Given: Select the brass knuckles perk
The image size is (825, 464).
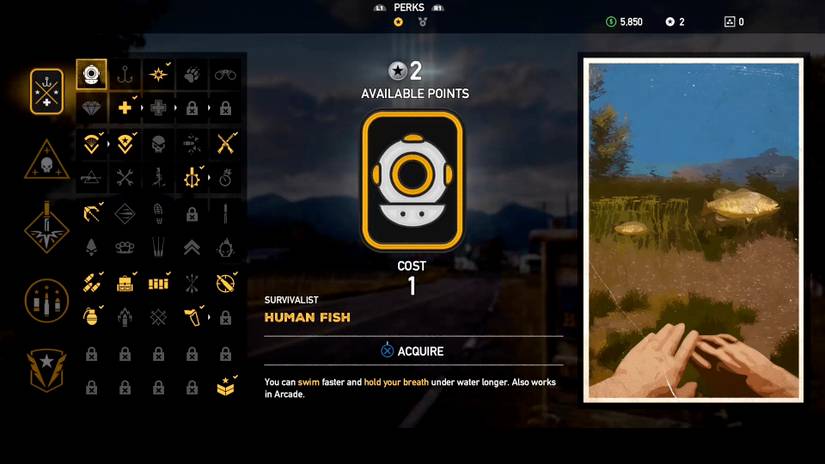Looking at the screenshot, I should pos(125,247).
